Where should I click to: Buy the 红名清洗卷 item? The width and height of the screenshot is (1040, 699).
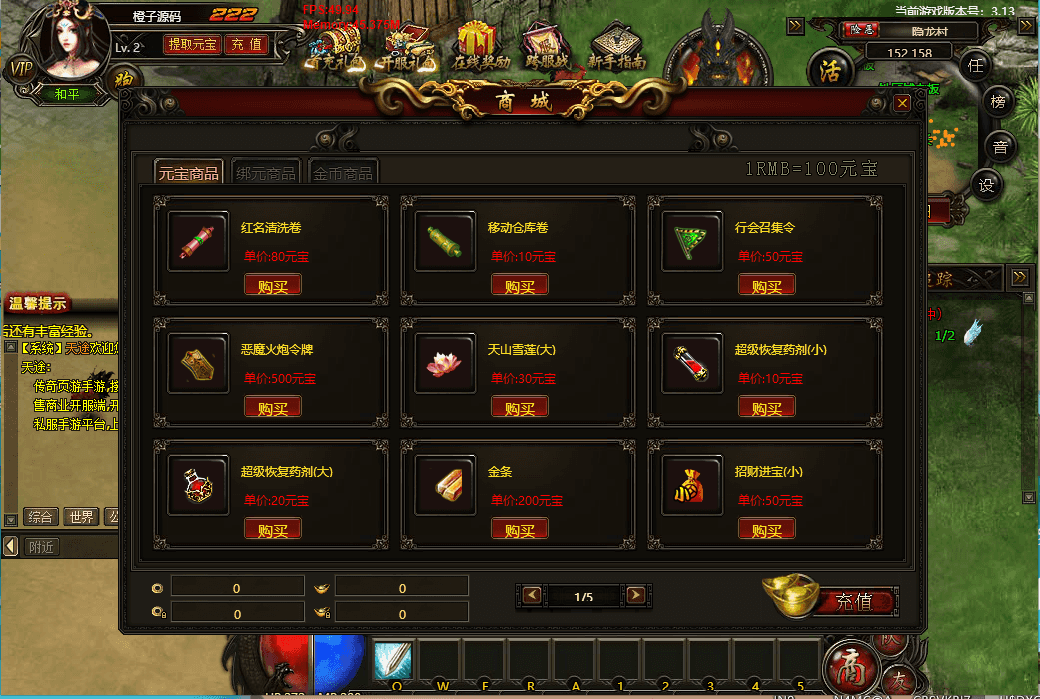pyautogui.click(x=272, y=286)
